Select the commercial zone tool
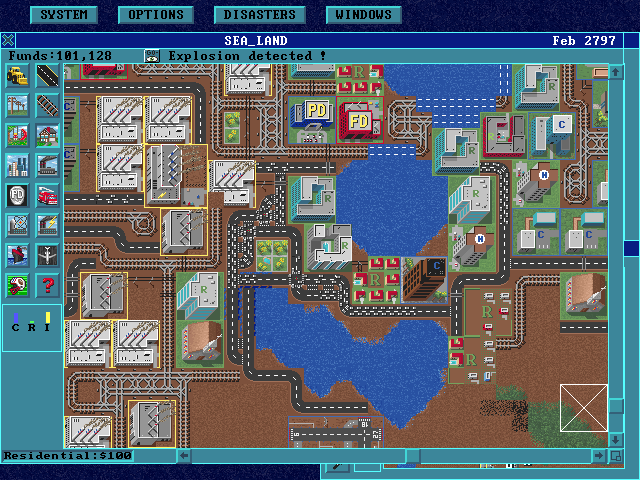Screen dimensions: 640x480 pos(18,166)
